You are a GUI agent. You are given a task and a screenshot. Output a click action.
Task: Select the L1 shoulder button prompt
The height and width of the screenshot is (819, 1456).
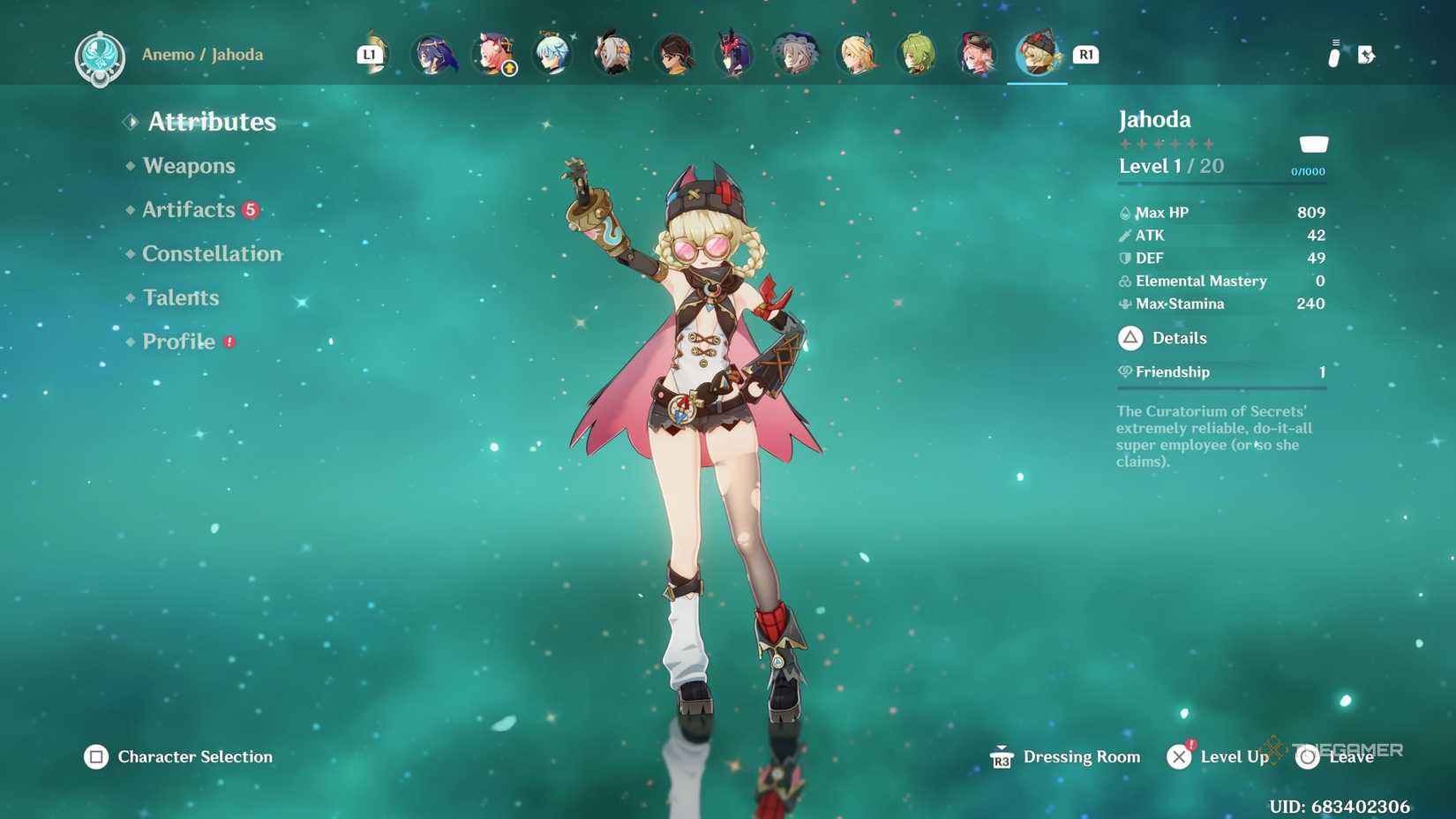point(371,54)
